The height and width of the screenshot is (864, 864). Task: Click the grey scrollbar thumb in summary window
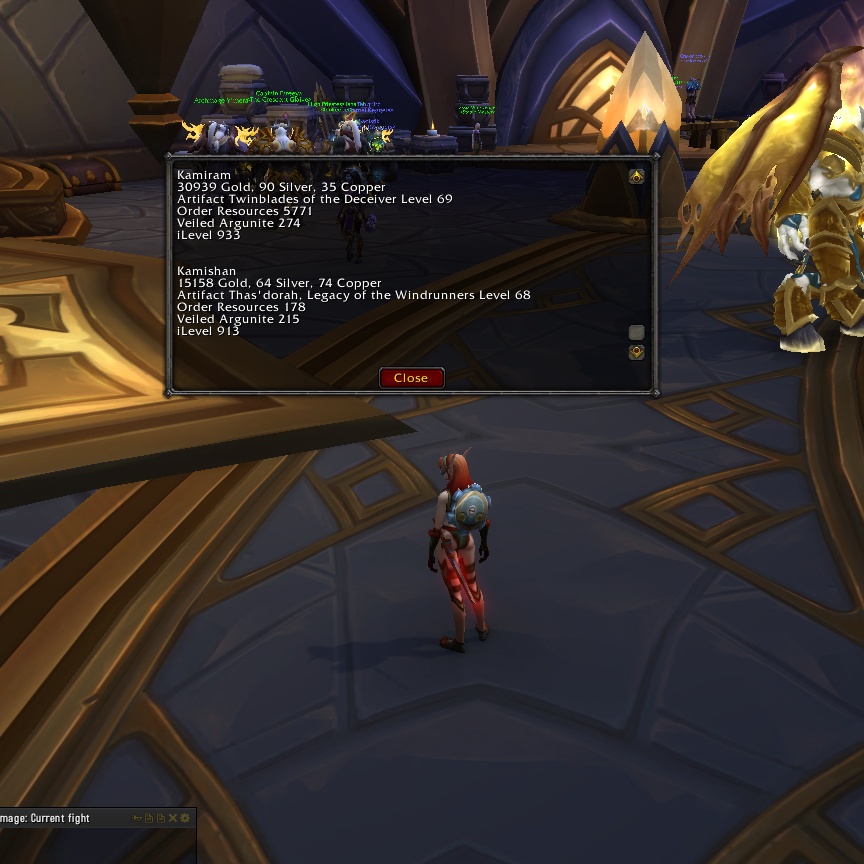coord(636,332)
